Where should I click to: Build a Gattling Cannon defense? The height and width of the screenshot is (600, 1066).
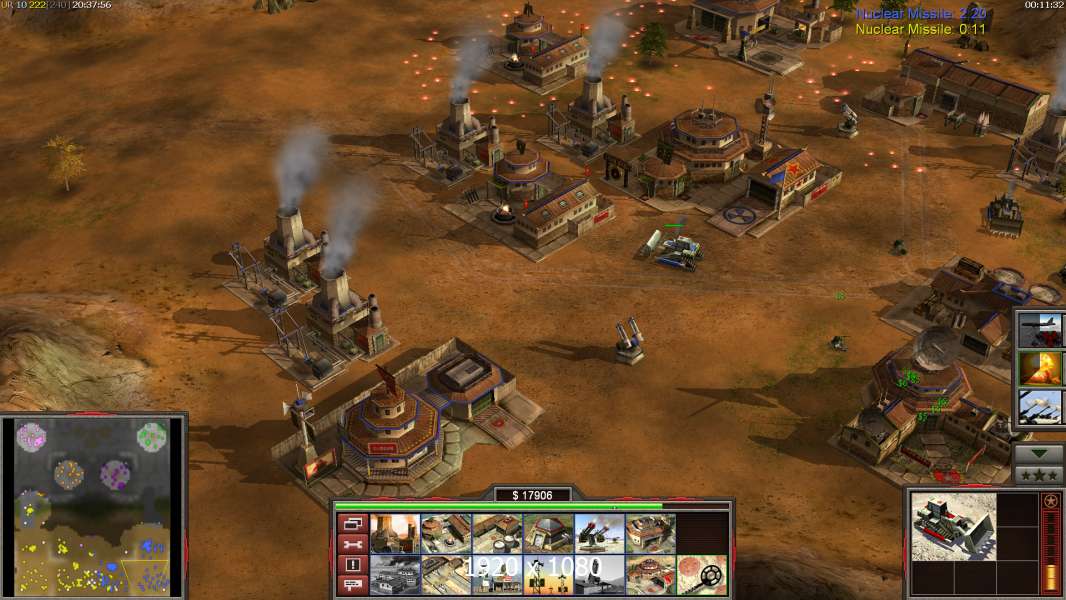[x=598, y=534]
